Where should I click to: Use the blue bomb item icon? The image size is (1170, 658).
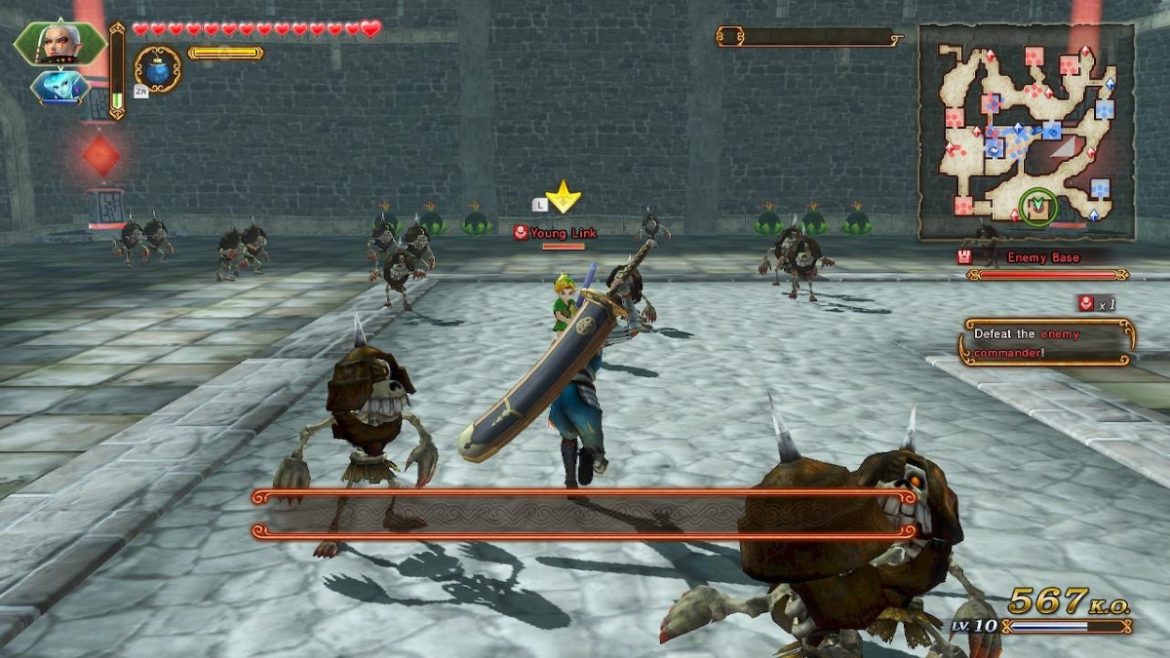[x=158, y=69]
